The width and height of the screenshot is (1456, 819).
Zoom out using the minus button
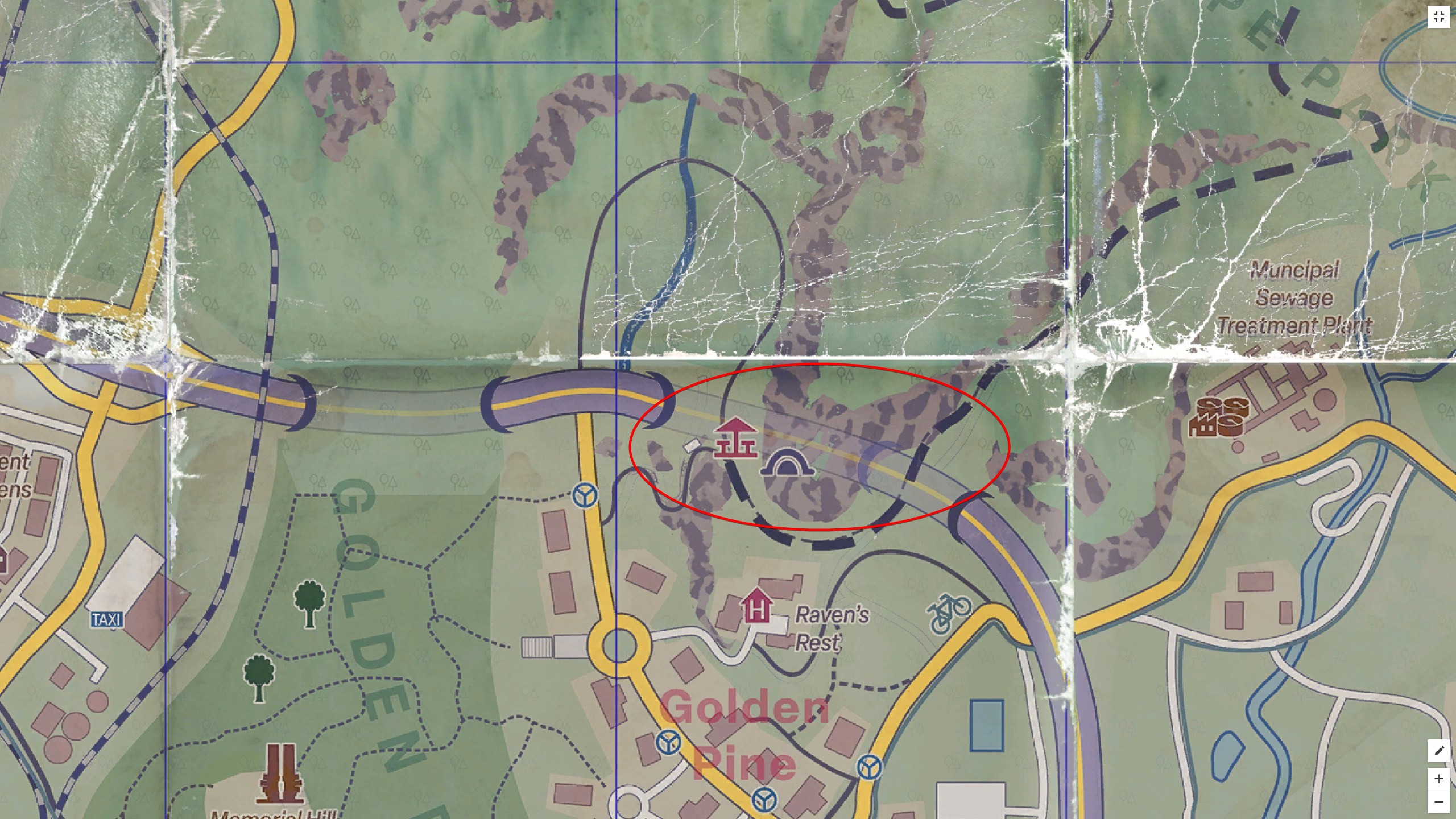point(1438,802)
